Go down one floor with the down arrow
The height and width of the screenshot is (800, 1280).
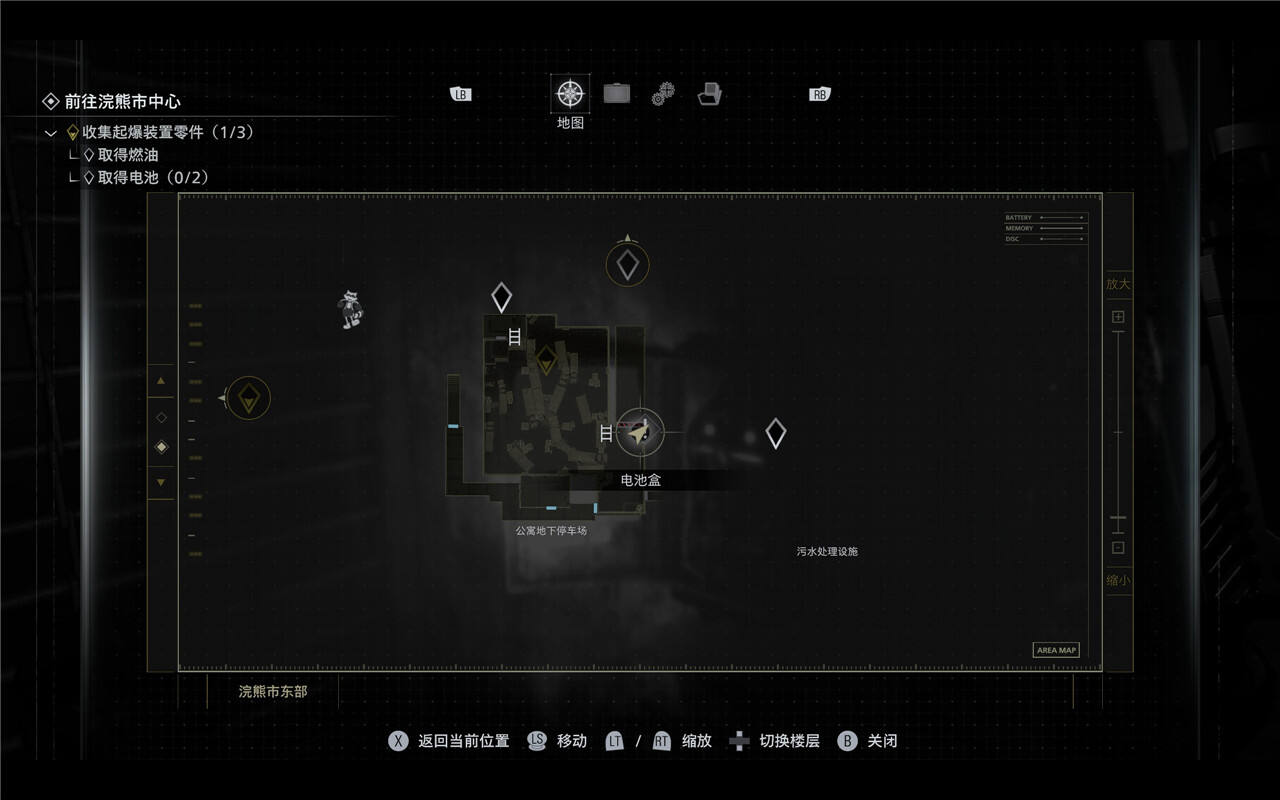[161, 483]
